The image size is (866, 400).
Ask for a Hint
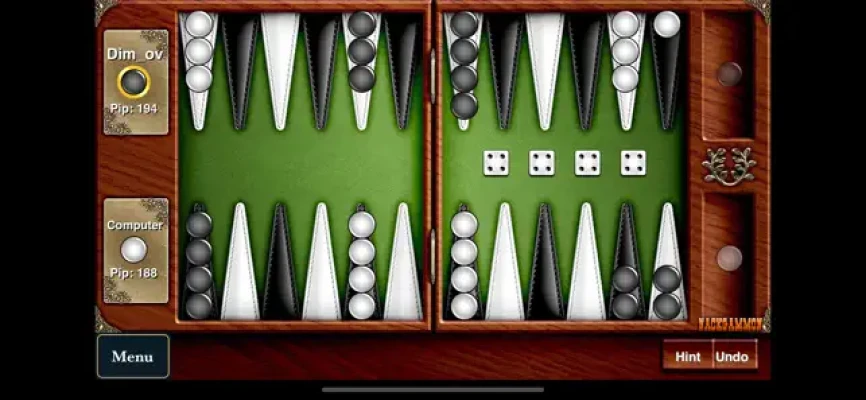click(x=687, y=356)
